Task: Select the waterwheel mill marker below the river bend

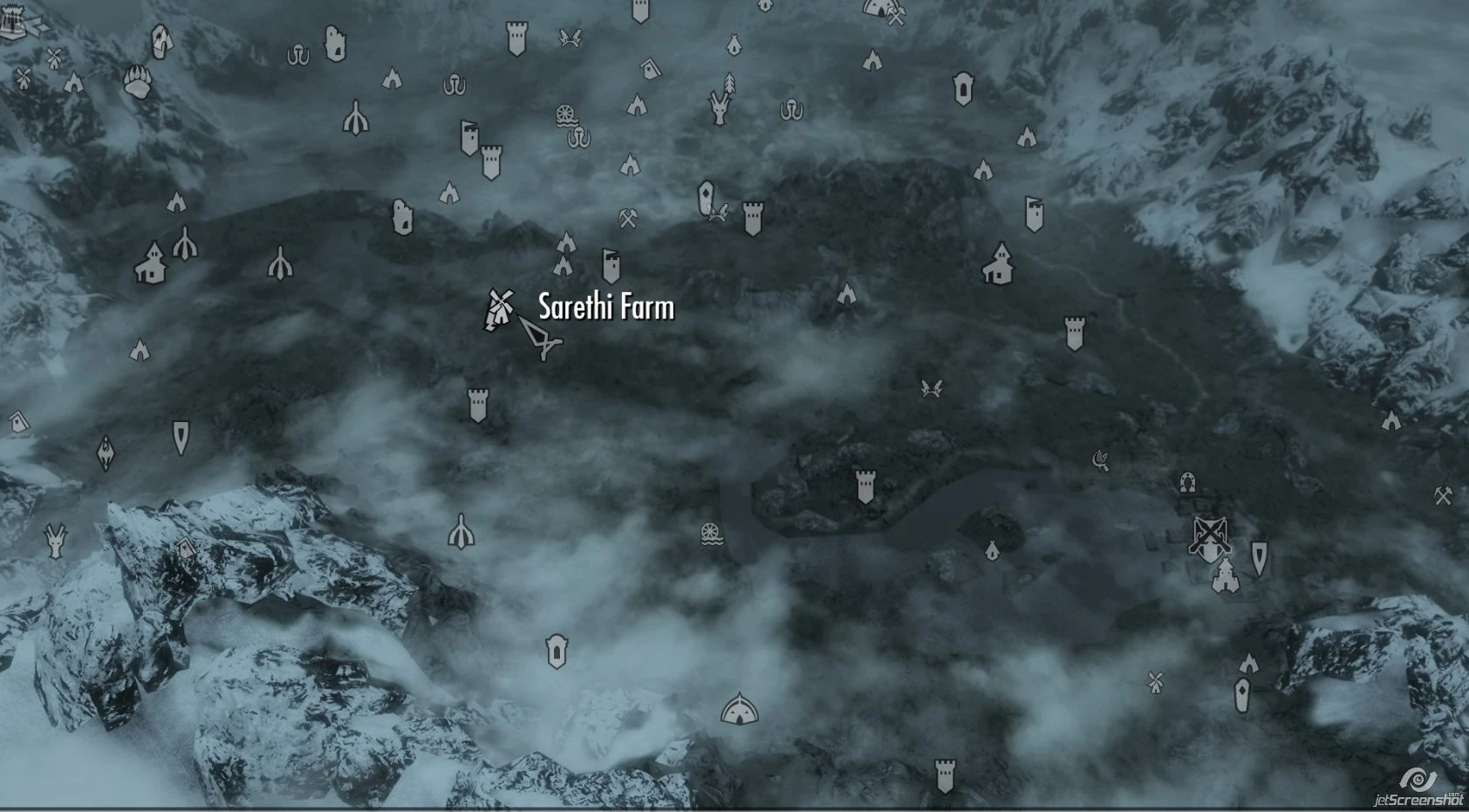Action: tap(711, 536)
